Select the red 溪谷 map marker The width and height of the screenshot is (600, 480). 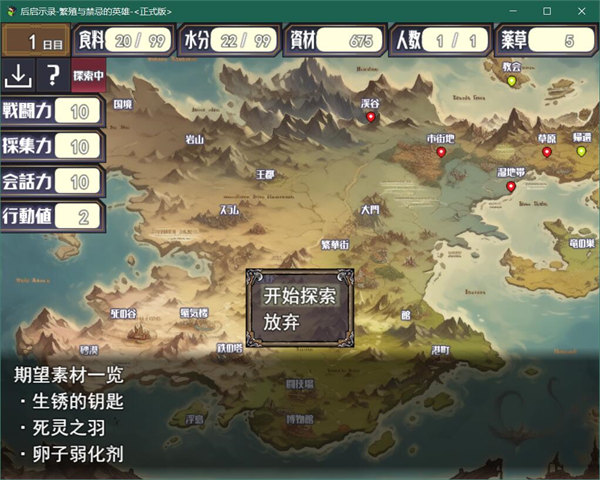(x=371, y=118)
